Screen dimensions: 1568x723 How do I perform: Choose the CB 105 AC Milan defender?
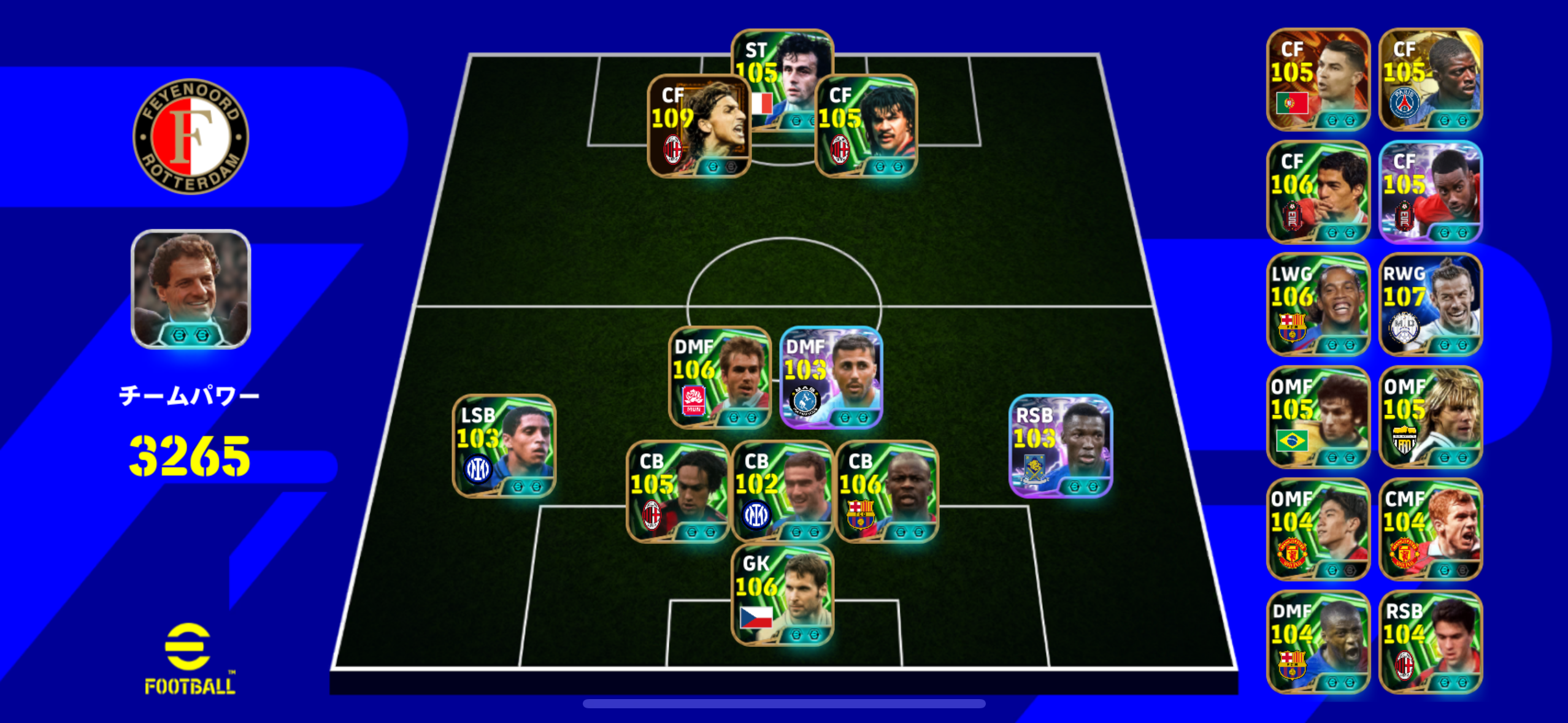[677, 492]
